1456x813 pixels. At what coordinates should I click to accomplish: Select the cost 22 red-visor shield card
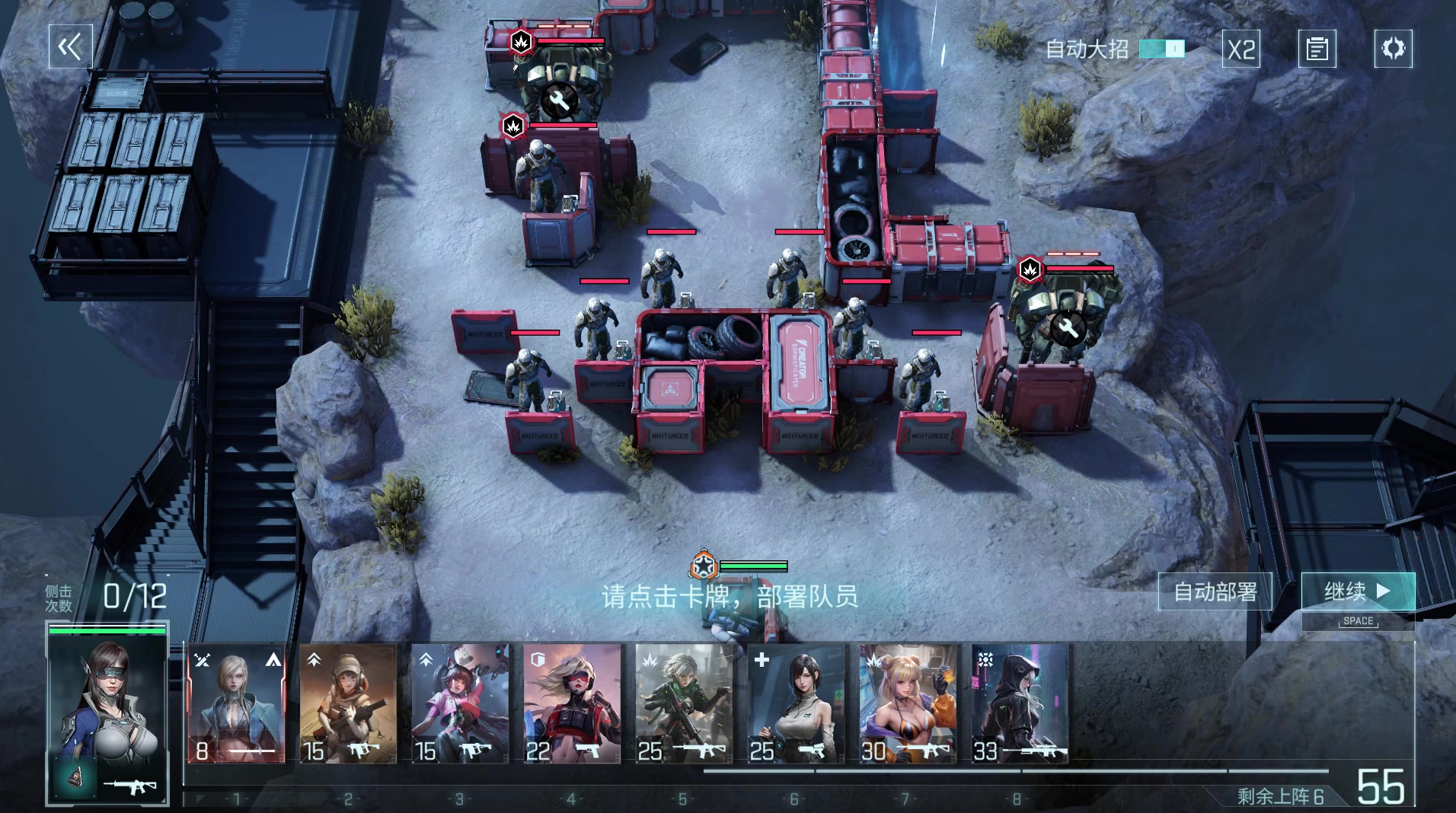[572, 704]
